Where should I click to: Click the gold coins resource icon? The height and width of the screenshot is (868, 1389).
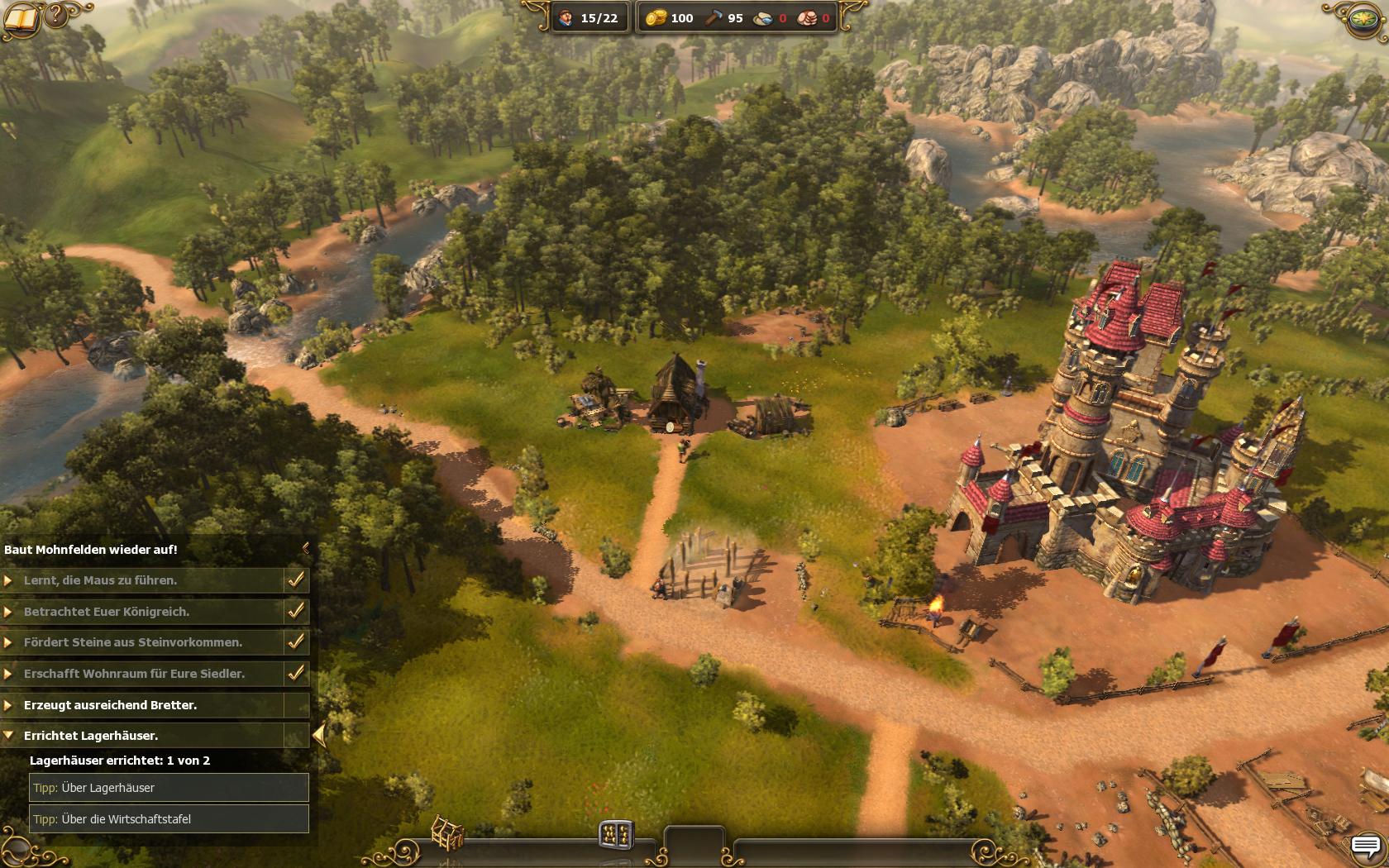656,17
